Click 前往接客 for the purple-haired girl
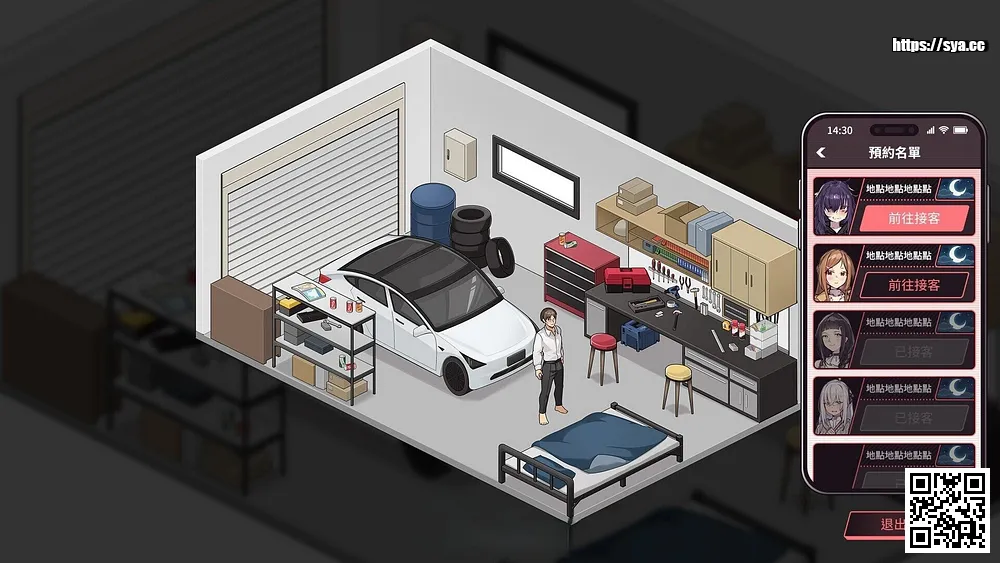Screen dimensions: 1000x563 (914, 219)
